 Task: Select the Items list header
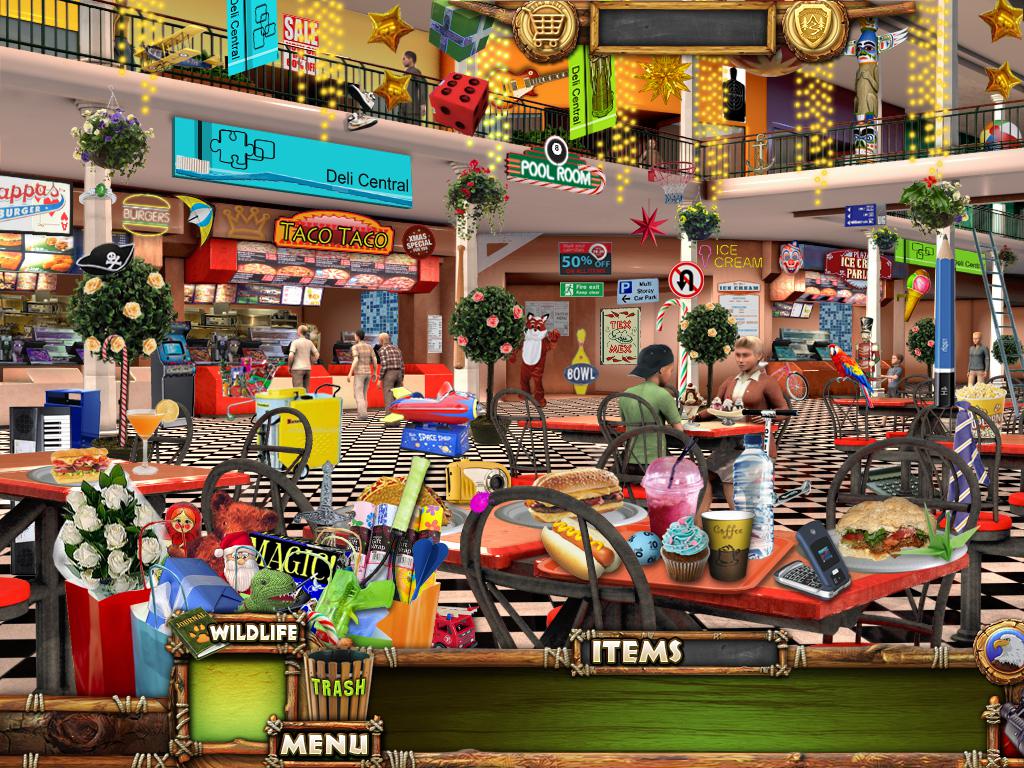[x=636, y=651]
